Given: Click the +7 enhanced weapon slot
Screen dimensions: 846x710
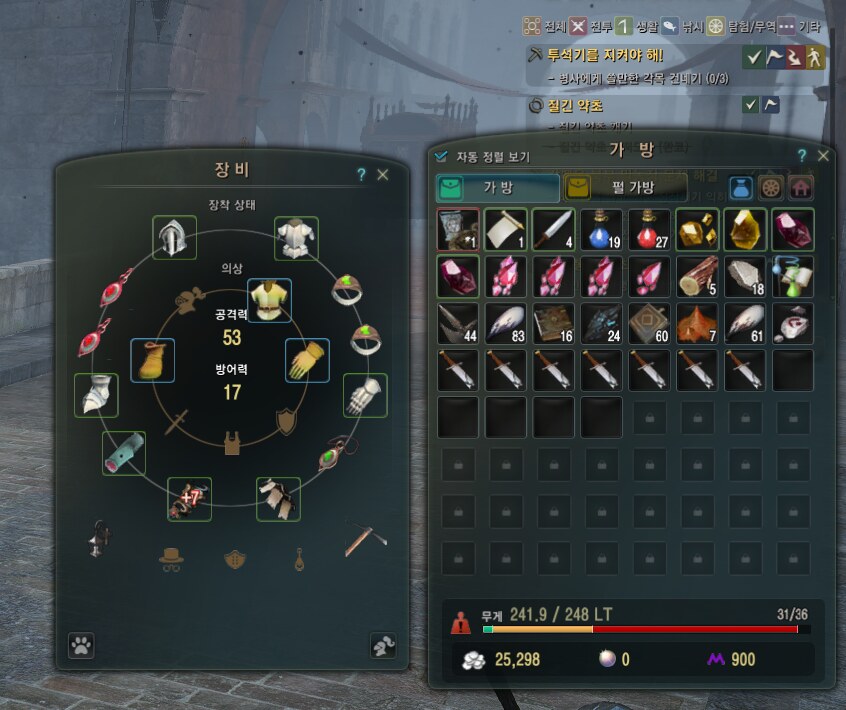Looking at the screenshot, I should [x=189, y=498].
